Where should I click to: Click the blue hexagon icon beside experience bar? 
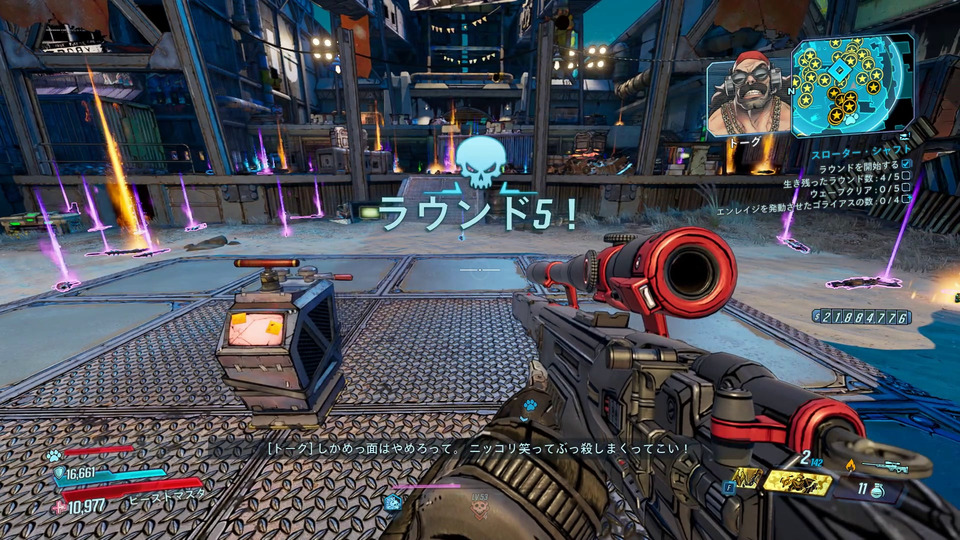pyautogui.click(x=393, y=502)
